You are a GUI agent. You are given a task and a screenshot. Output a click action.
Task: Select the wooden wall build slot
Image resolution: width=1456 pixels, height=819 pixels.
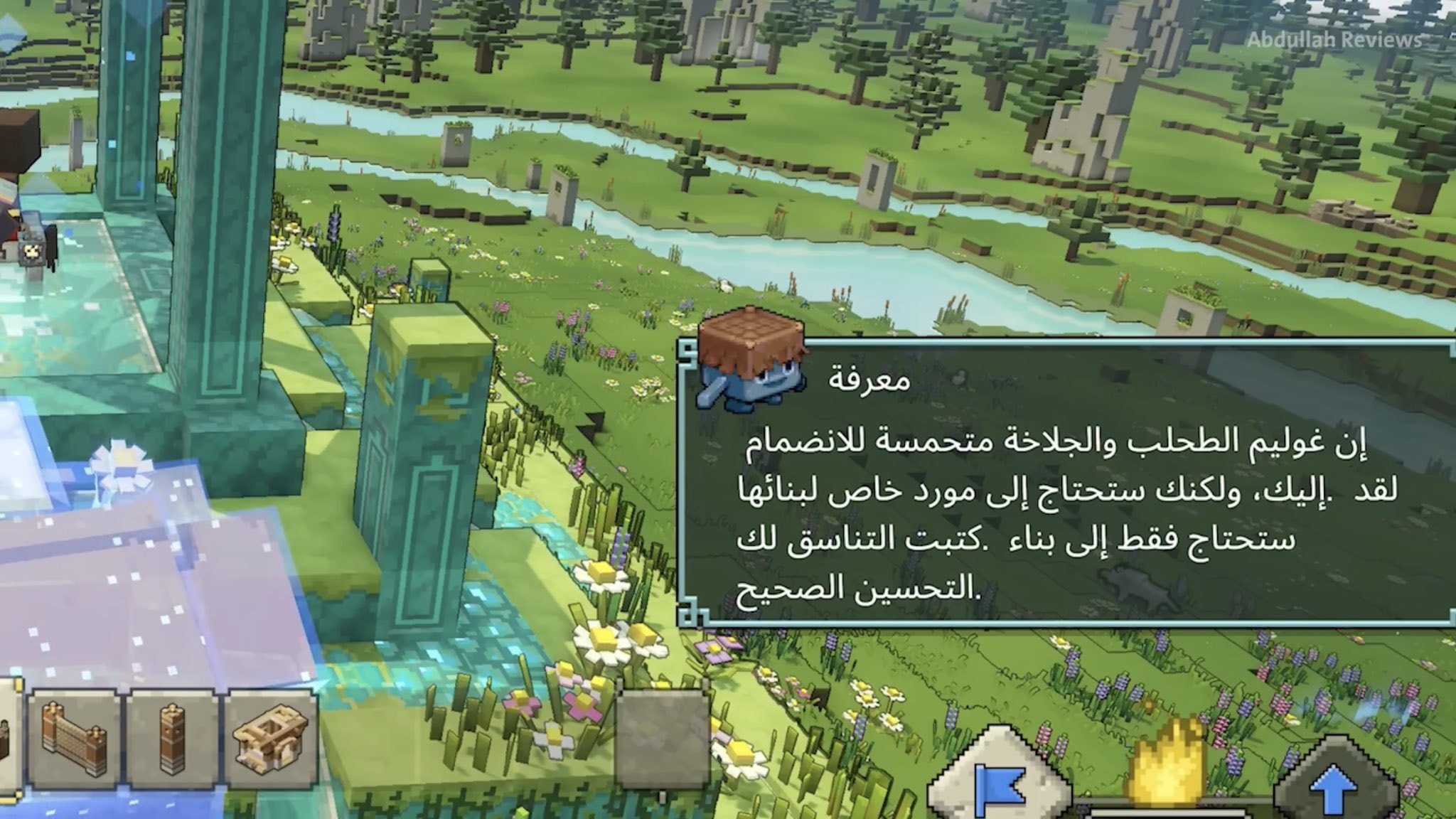click(73, 739)
